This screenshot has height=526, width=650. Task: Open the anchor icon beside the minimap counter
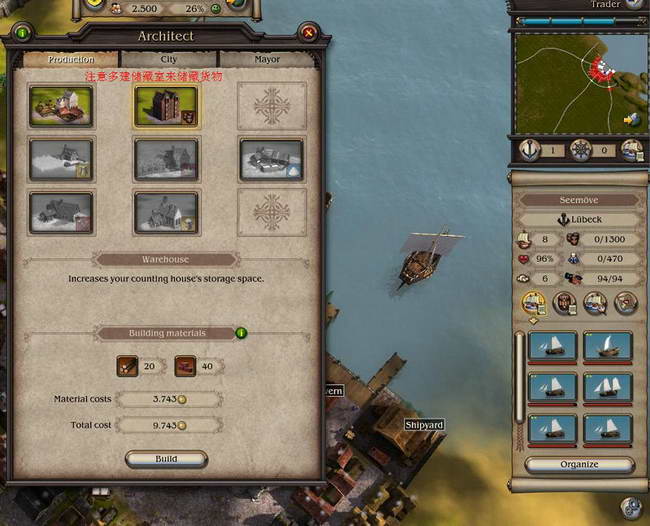[531, 150]
